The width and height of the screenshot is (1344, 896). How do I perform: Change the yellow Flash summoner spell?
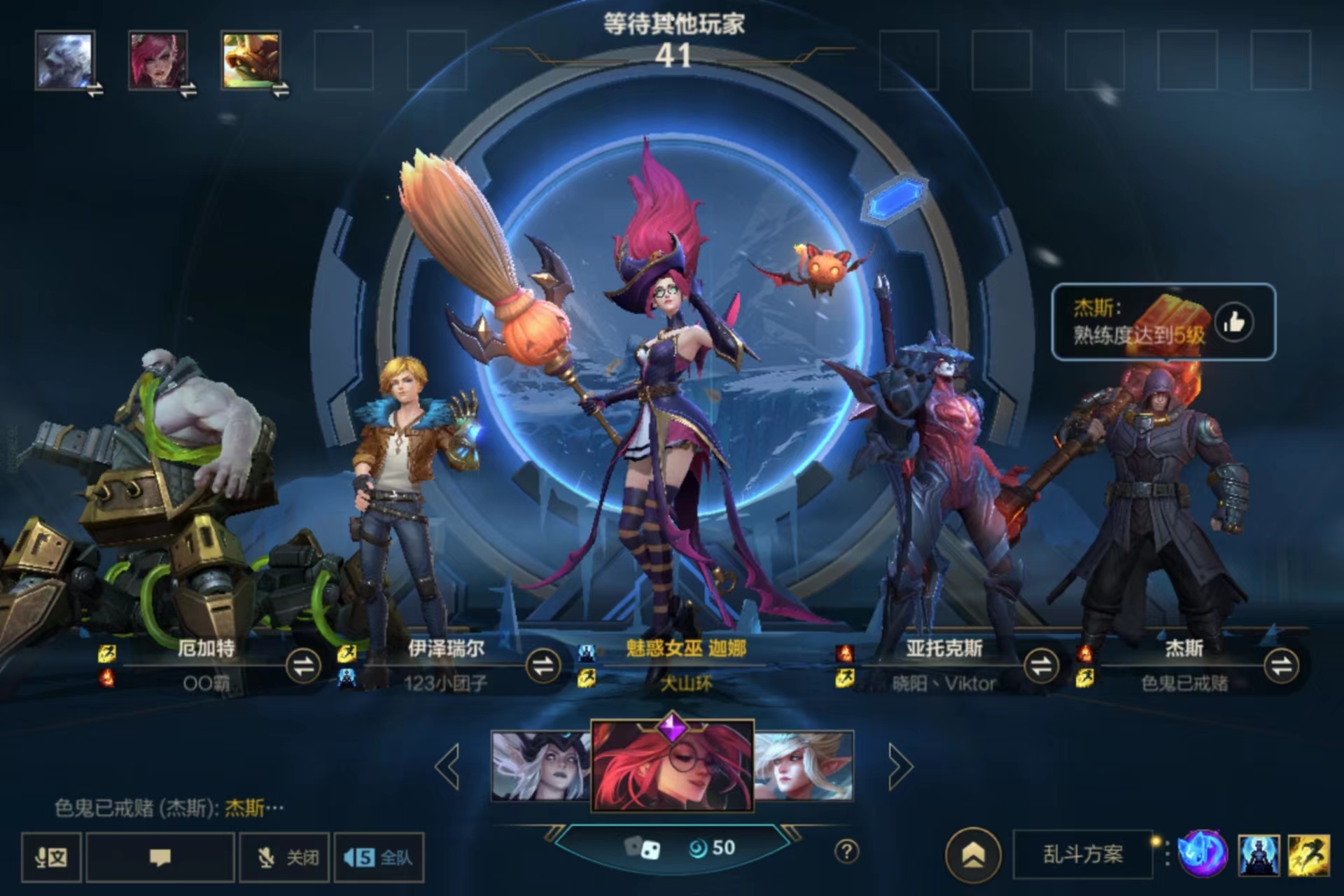[x=1308, y=855]
